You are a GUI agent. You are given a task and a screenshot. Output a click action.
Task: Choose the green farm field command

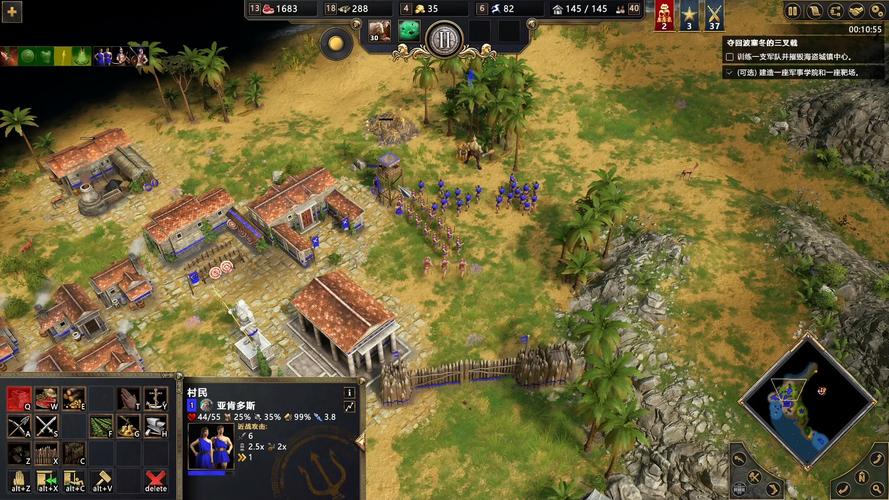[x=101, y=427]
